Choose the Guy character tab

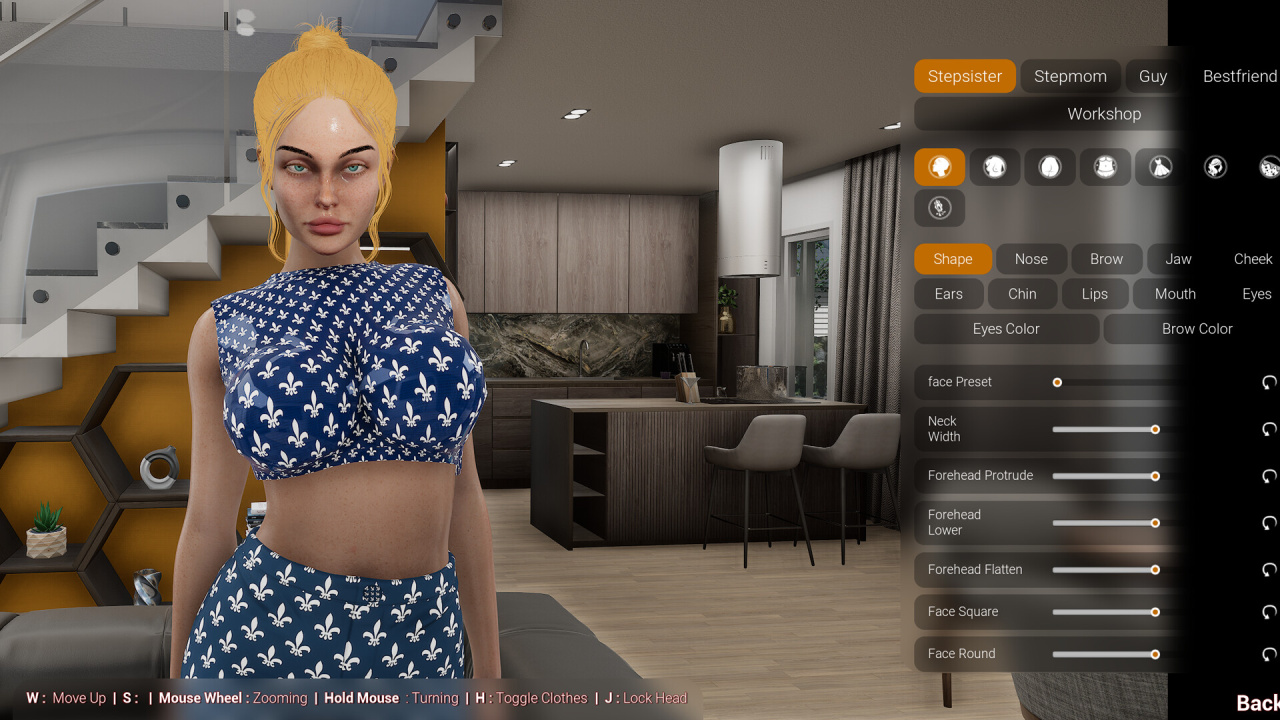point(1152,76)
